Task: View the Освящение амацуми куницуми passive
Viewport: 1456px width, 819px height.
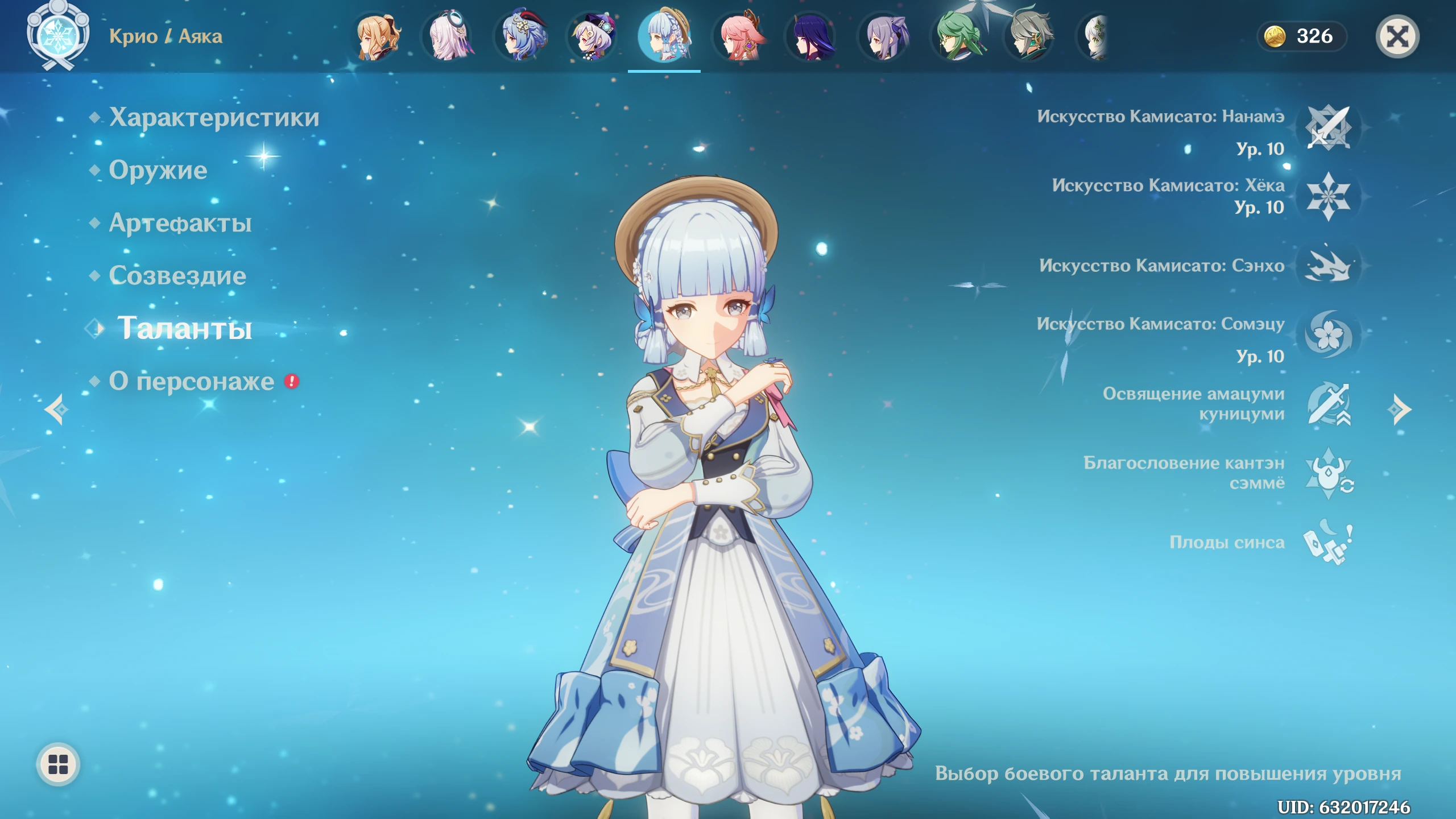Action: point(1327,404)
